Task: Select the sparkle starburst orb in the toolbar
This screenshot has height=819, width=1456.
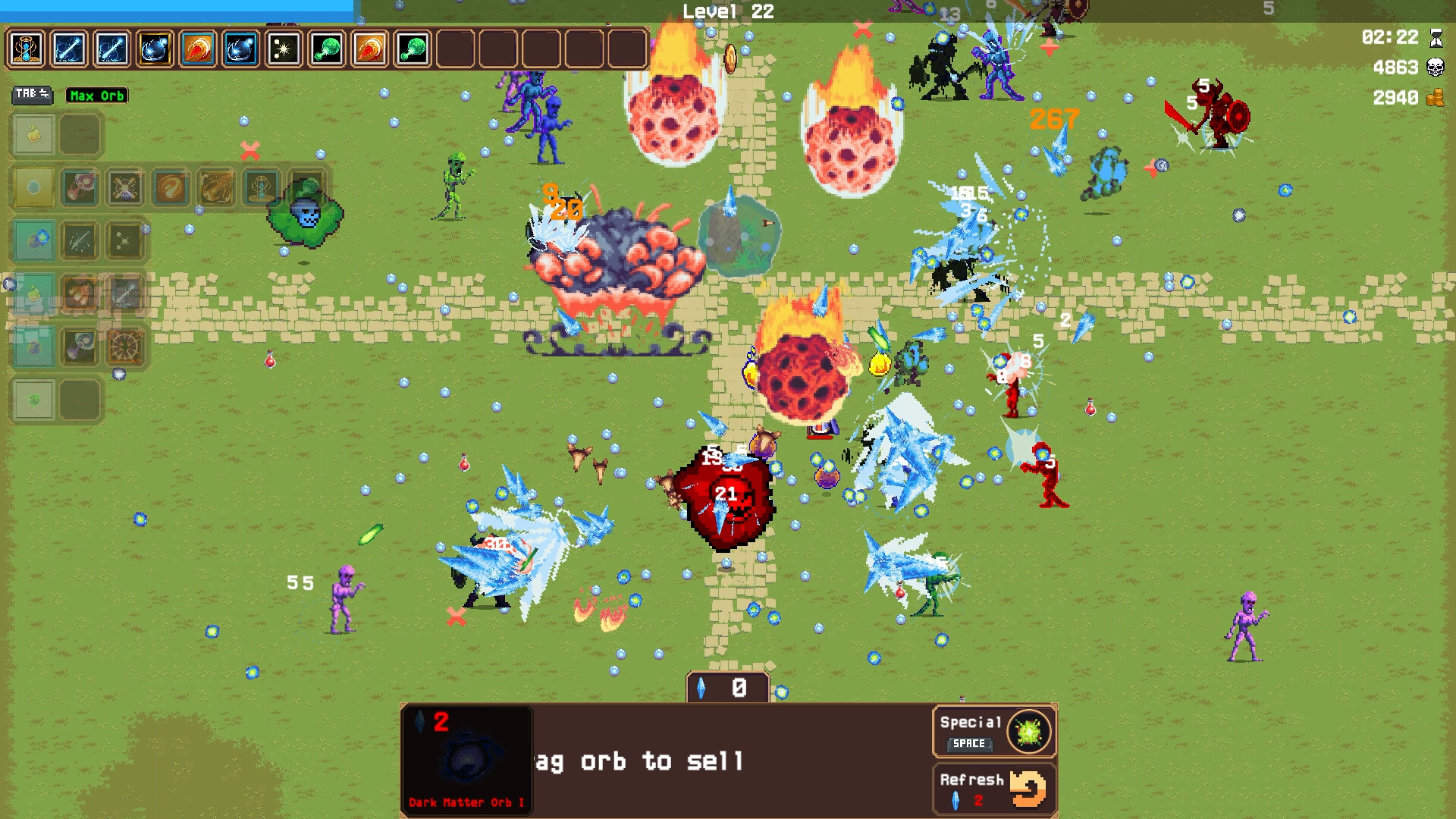Action: 282,49
